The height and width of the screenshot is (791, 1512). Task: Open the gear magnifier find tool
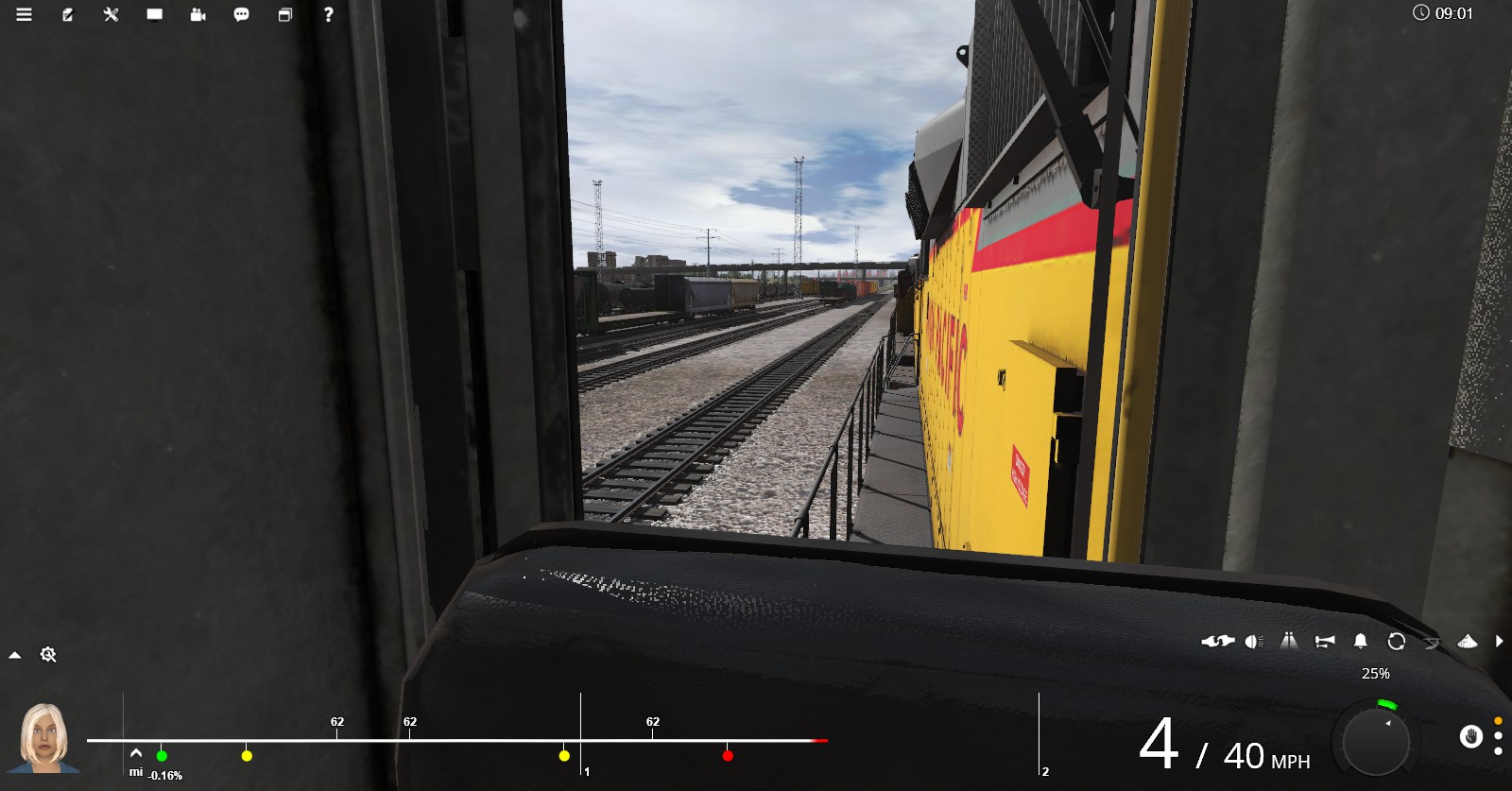click(x=48, y=655)
